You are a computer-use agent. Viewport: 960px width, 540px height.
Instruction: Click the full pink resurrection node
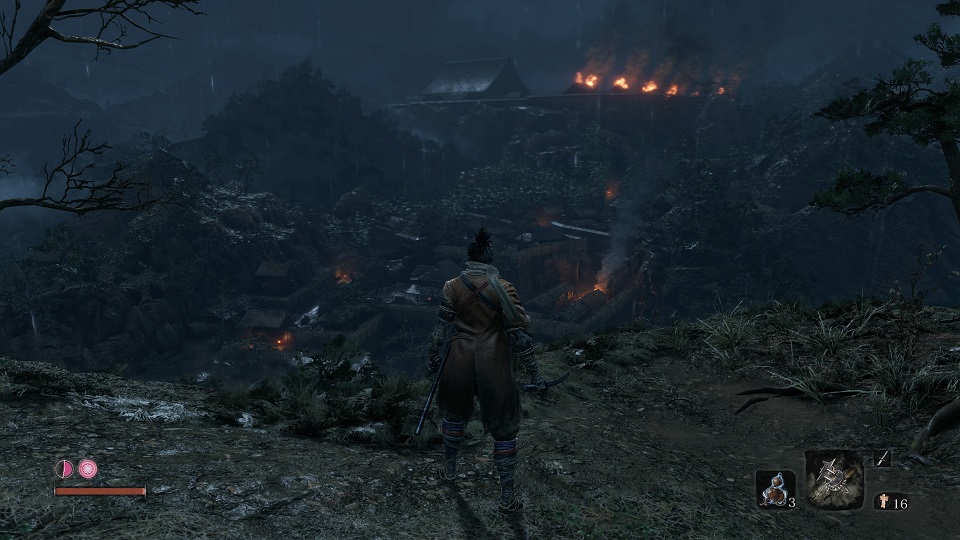click(x=88, y=468)
